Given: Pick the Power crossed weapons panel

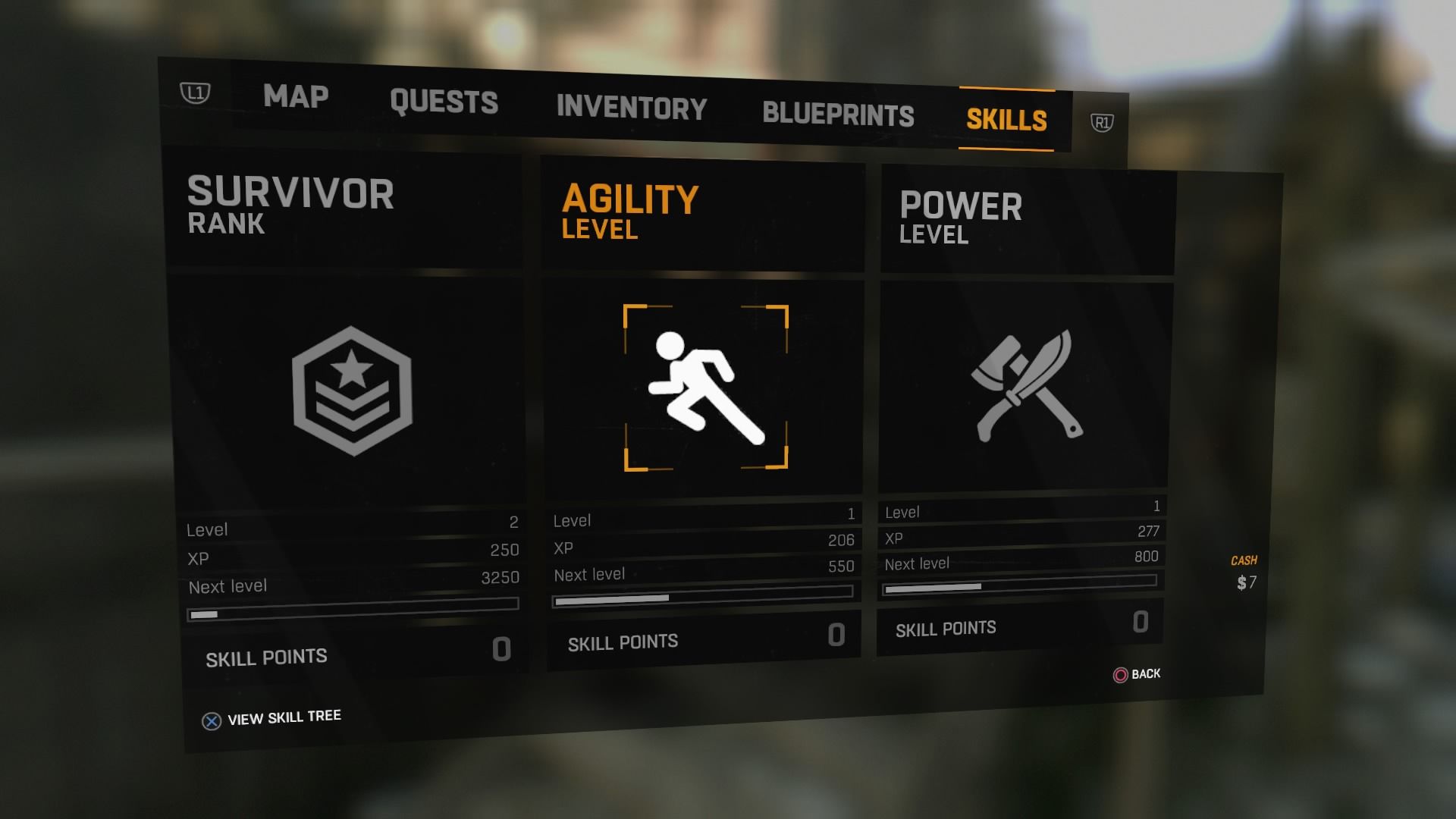Looking at the screenshot, I should (1028, 386).
